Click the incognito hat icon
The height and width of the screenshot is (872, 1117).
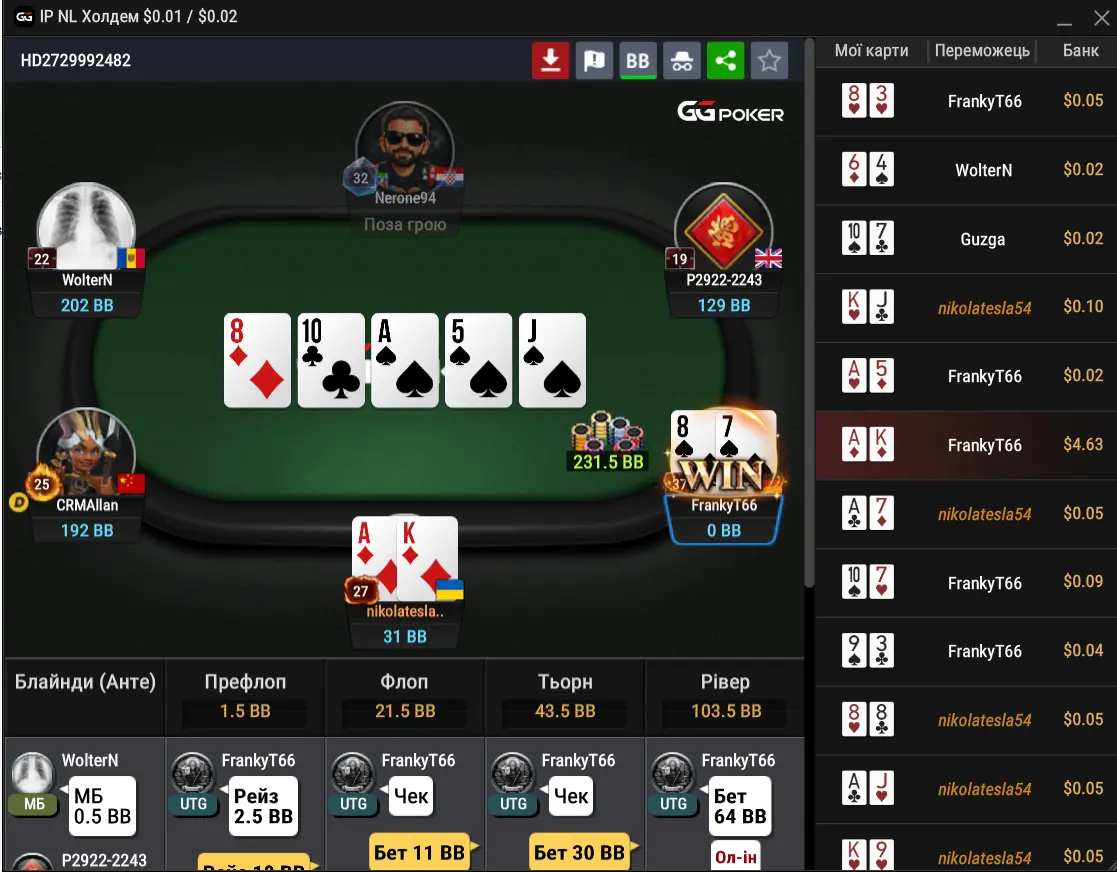pos(682,61)
